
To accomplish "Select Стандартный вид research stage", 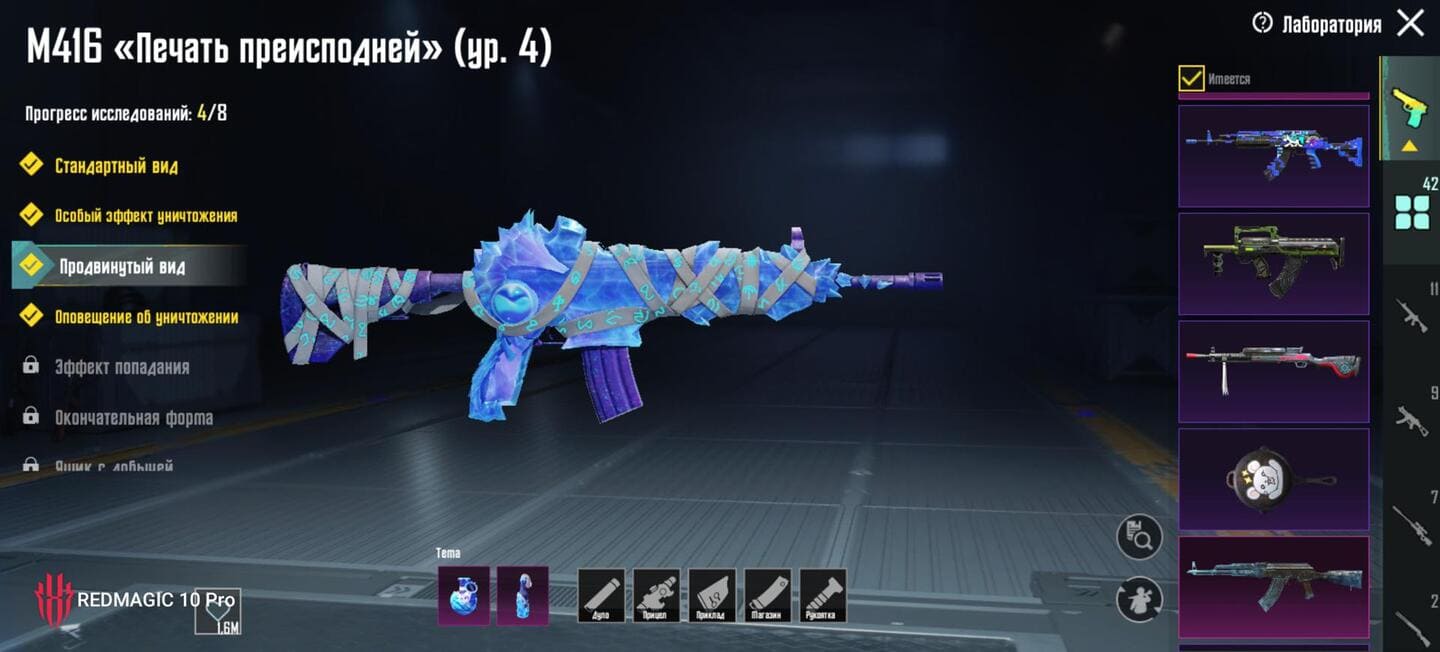I will click(116, 166).
